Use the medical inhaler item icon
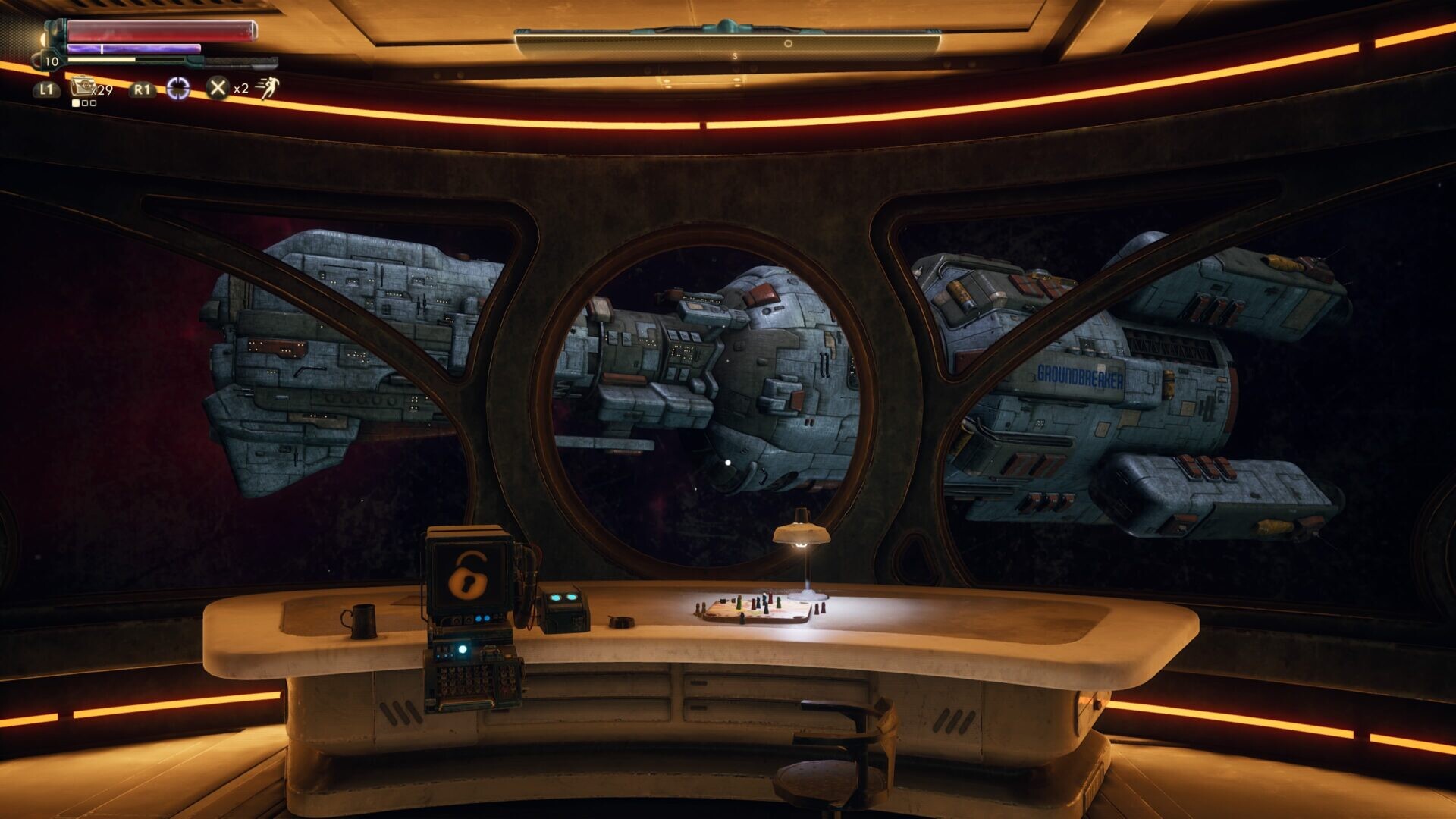 coord(82,87)
